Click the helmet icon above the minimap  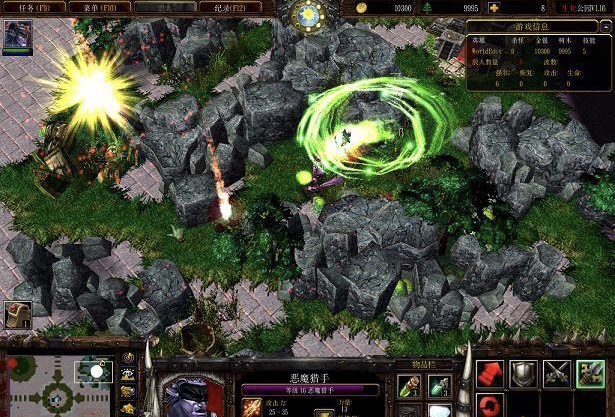(17, 315)
